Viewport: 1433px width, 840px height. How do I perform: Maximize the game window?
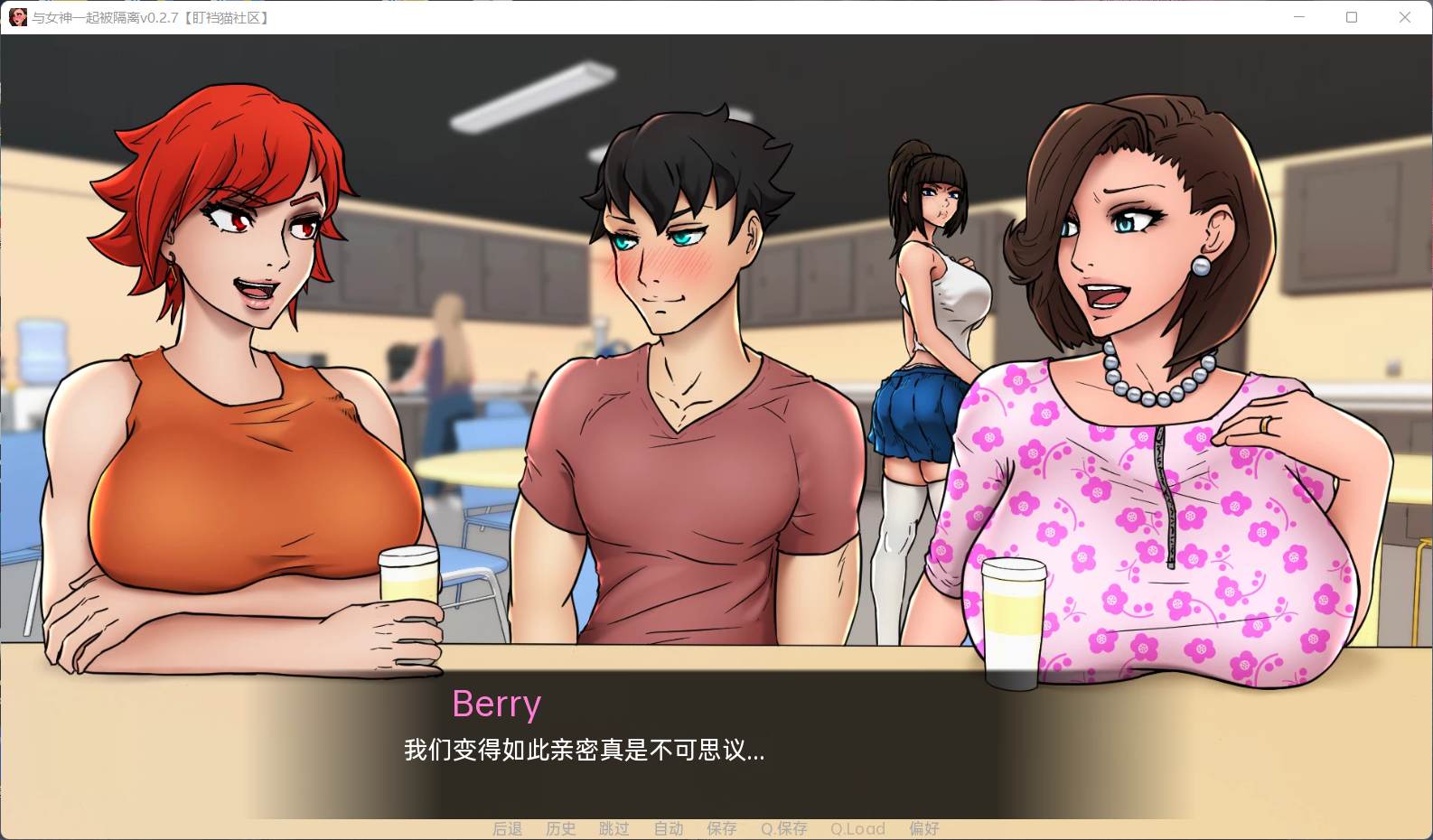(x=1352, y=17)
